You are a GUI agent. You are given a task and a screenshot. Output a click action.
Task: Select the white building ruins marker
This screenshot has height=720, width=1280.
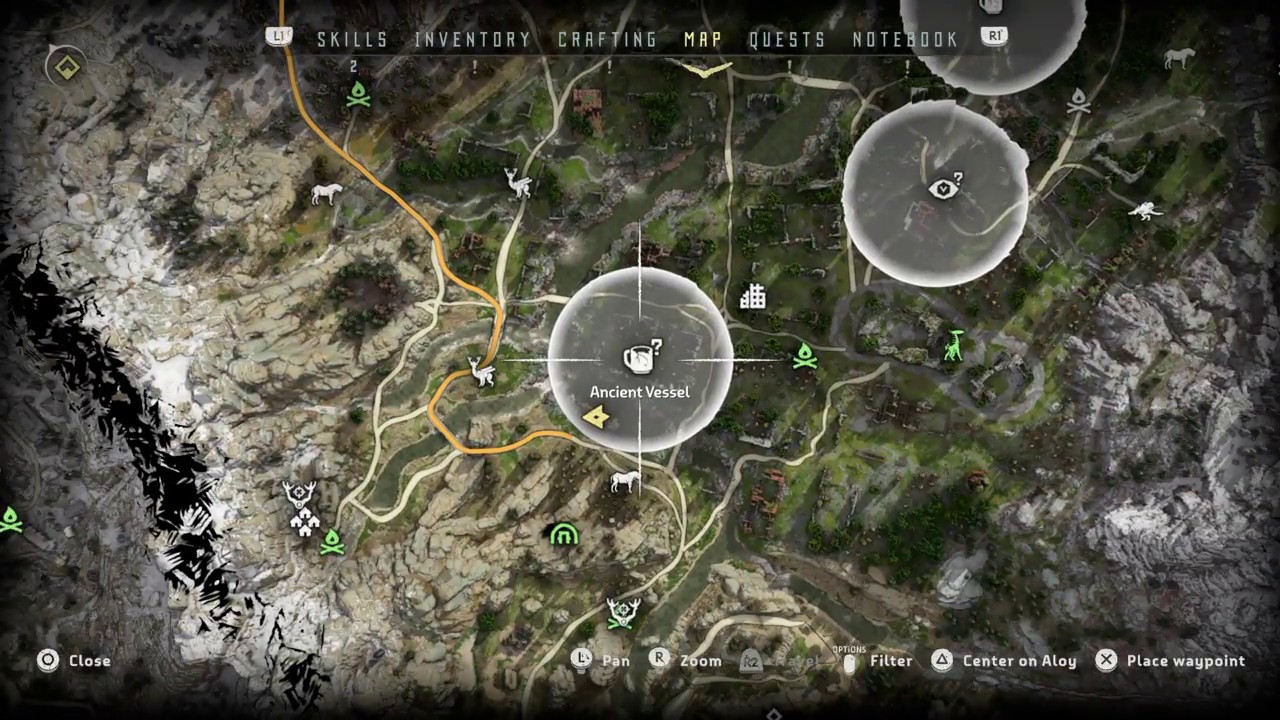(x=752, y=296)
